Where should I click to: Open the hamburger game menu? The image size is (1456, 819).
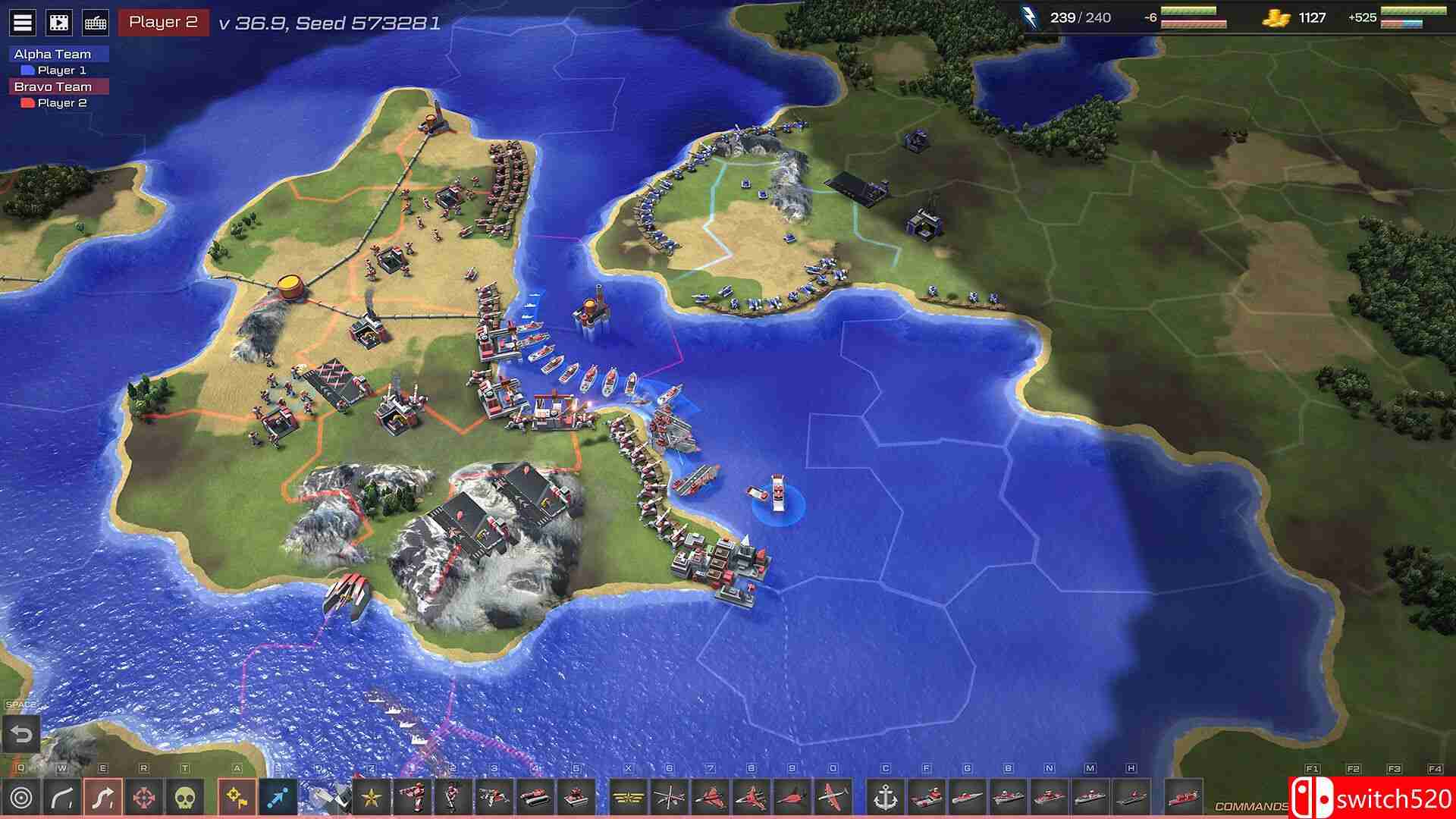click(x=21, y=20)
